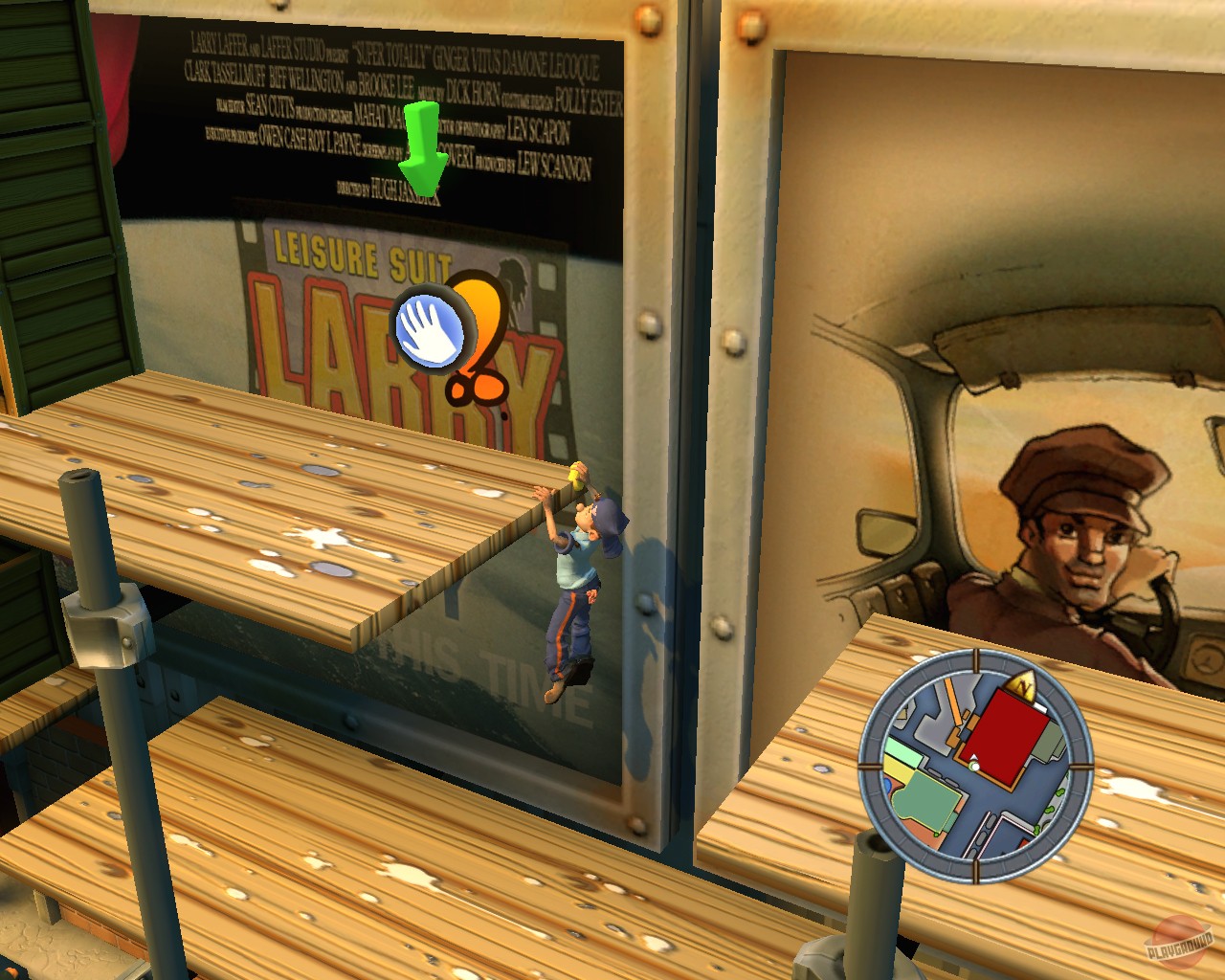Select the hand interaction icon
Image resolution: width=1225 pixels, height=980 pixels.
[431, 330]
